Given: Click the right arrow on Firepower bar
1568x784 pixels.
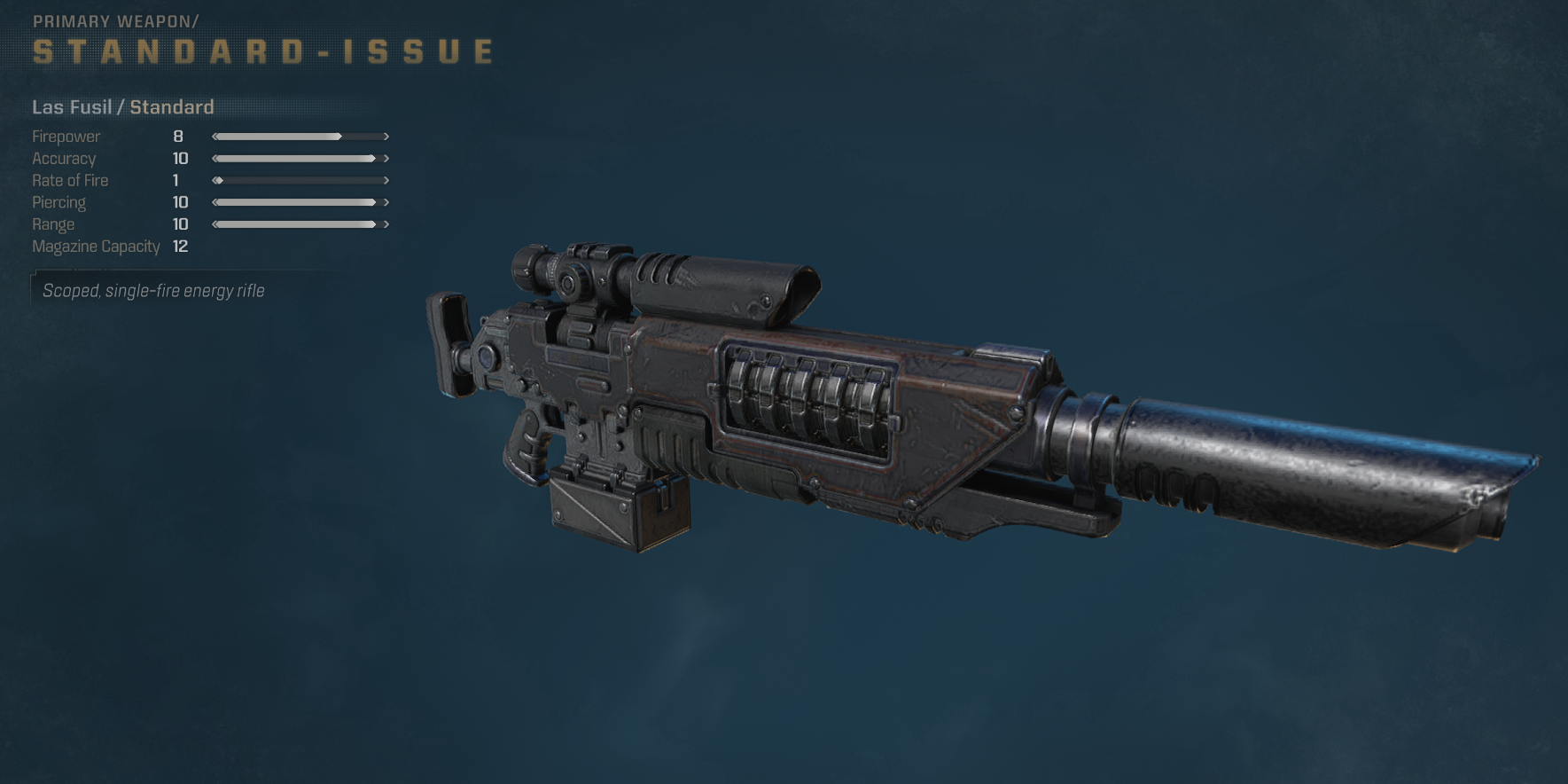Looking at the screenshot, I should coord(385,137).
